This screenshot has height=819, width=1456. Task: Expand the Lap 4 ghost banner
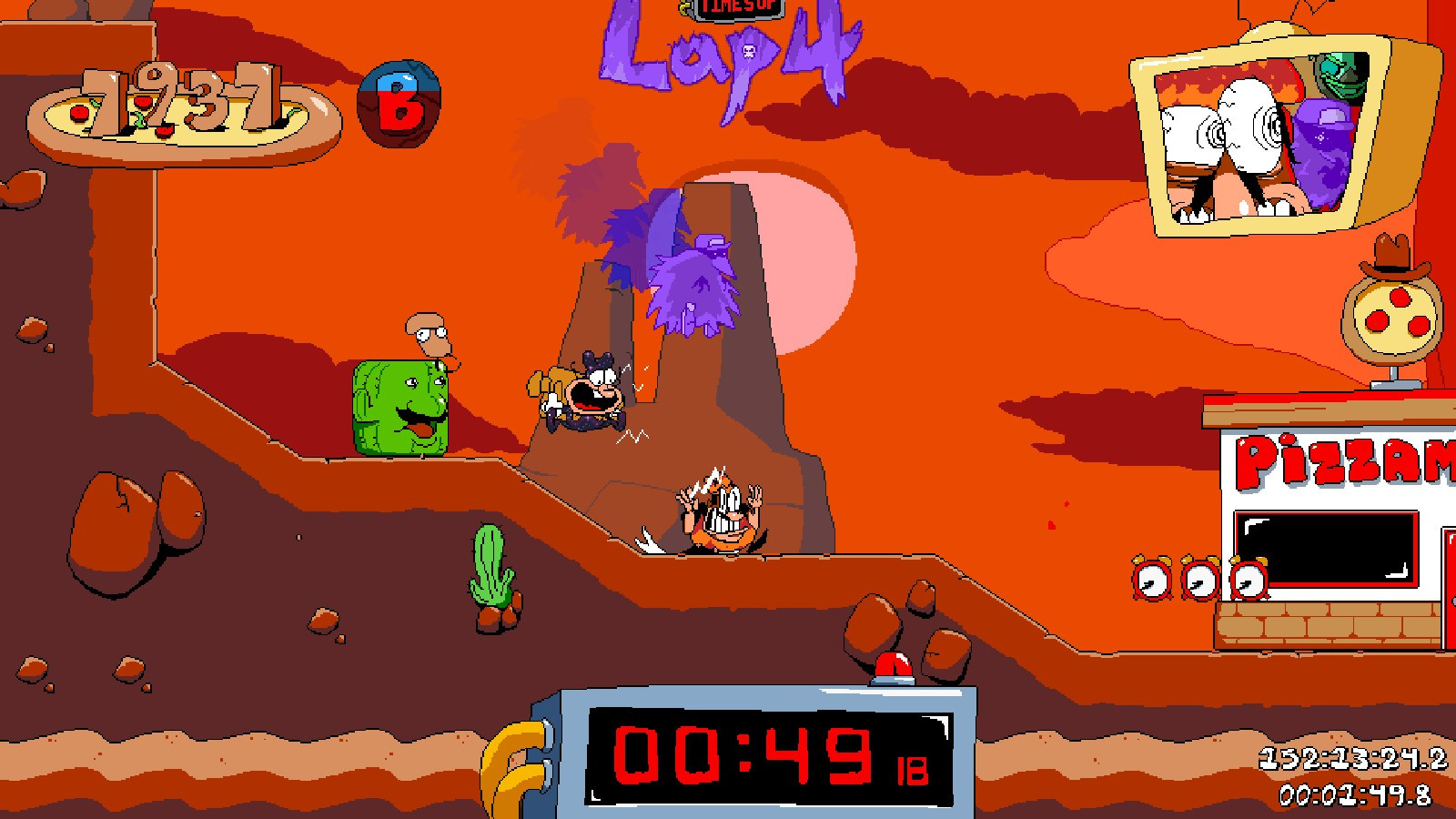(x=728, y=50)
